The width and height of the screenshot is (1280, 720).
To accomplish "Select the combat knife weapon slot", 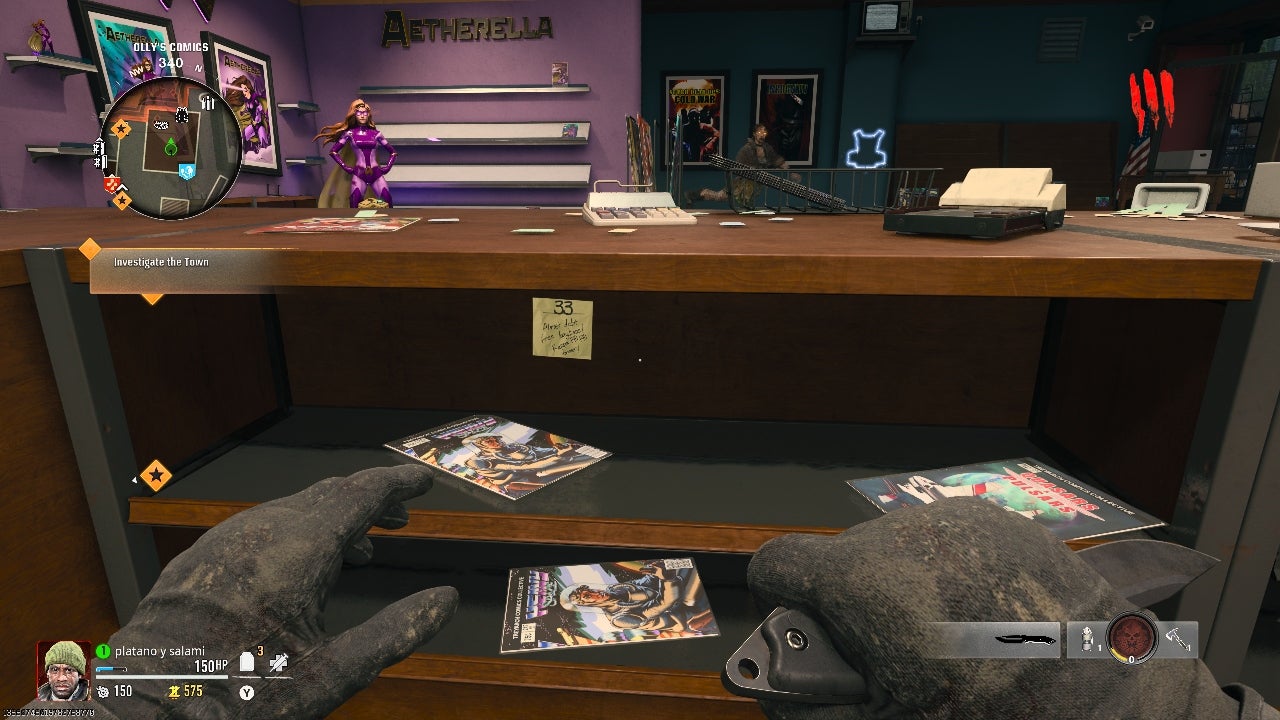I will pos(1025,639).
